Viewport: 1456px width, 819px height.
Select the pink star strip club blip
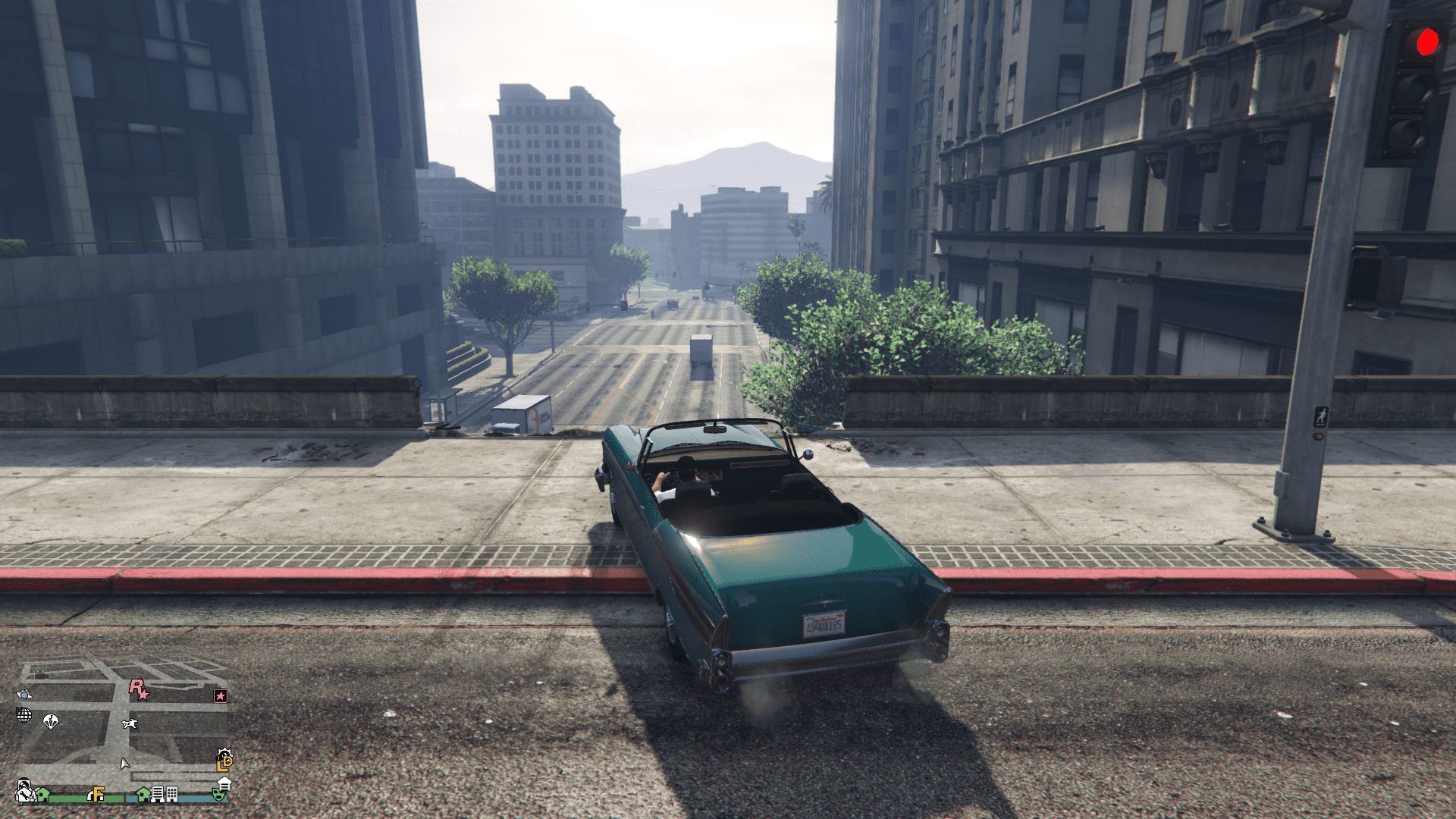coord(220,695)
